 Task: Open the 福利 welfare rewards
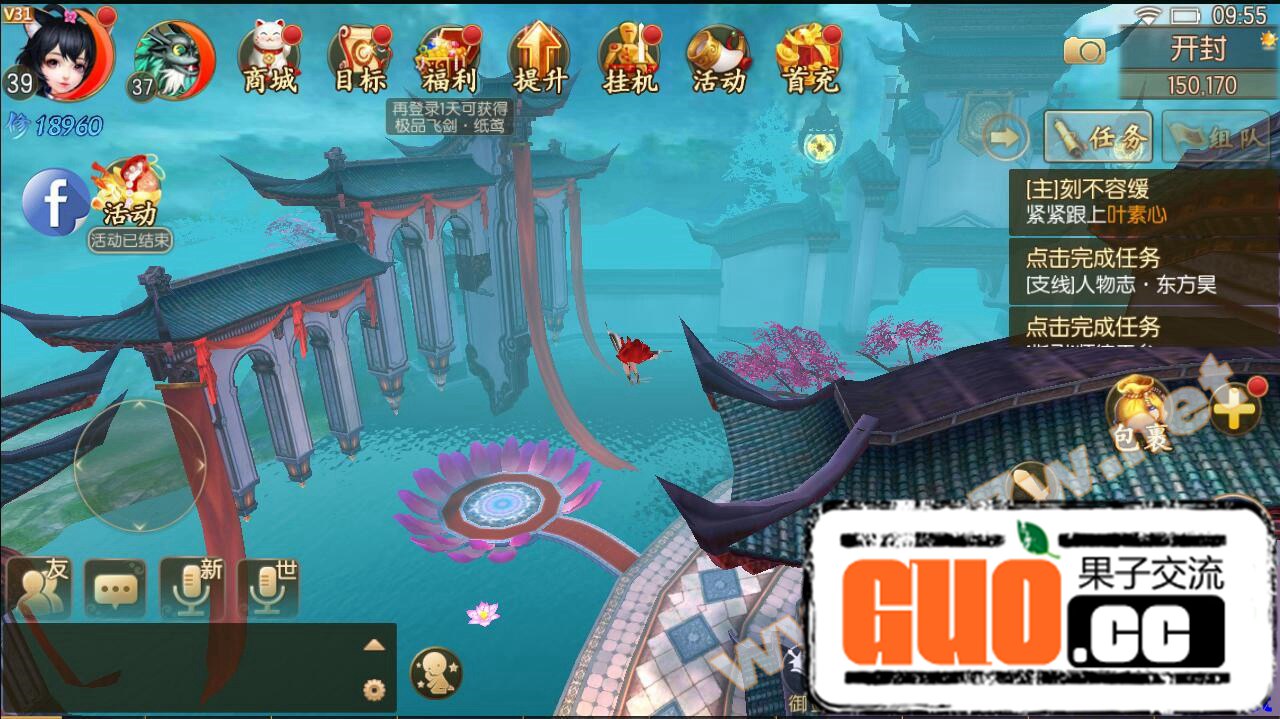click(449, 58)
